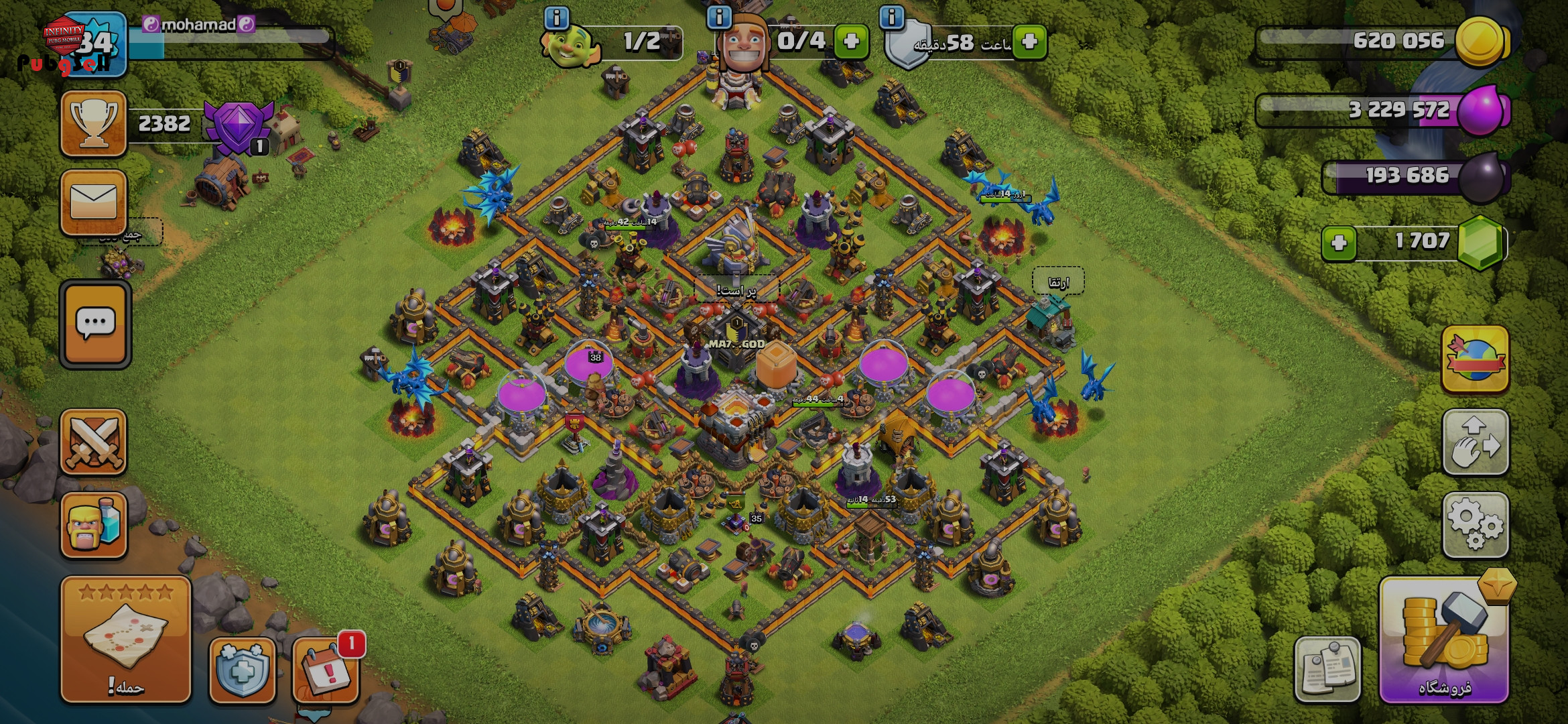Show builder count info

tap(719, 18)
